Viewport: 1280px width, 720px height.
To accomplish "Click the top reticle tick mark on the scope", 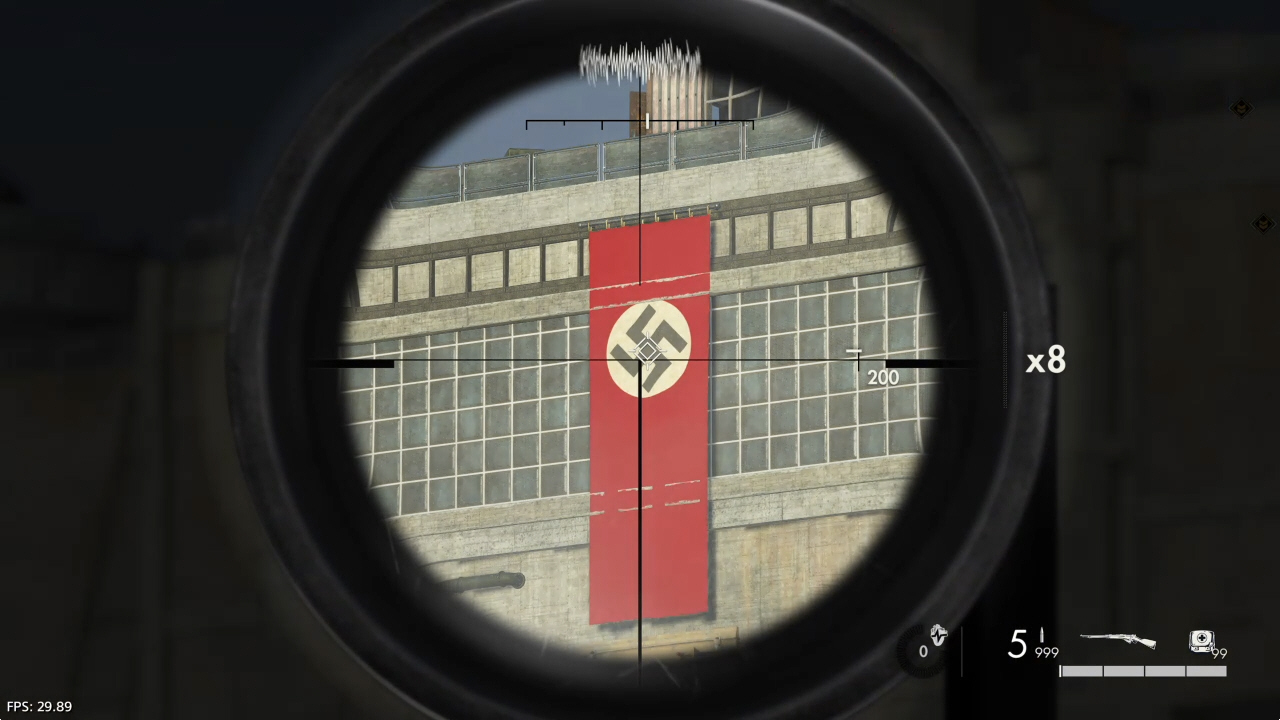I will click(x=648, y=122).
